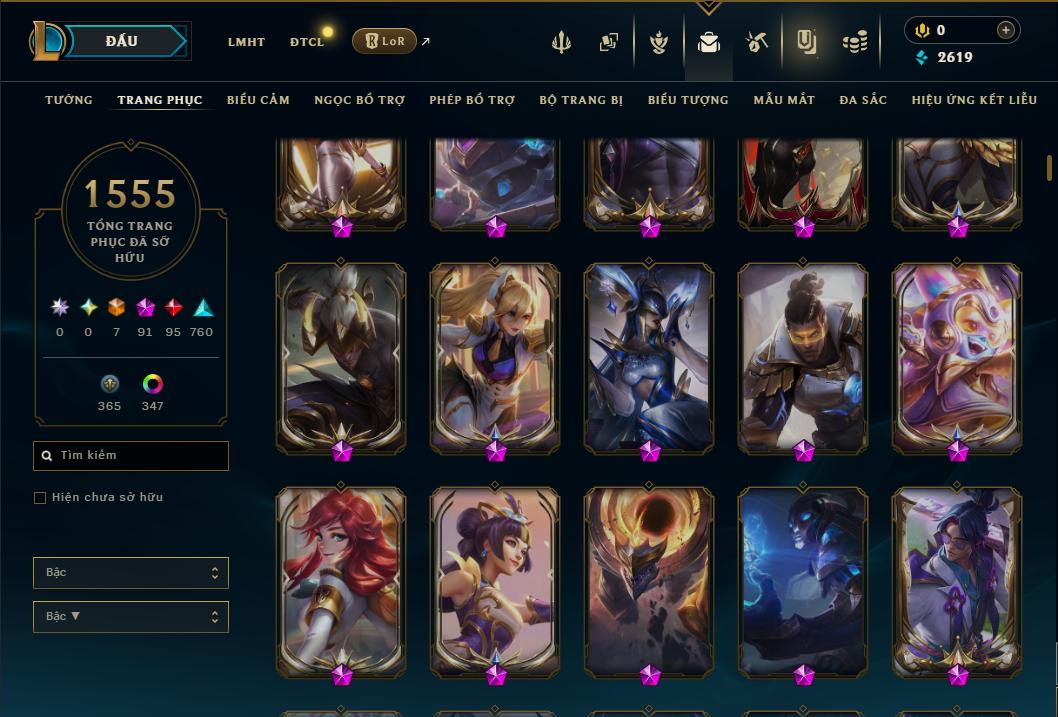The image size is (1058, 717).
Task: Open the coin stack store icon
Action: (x=854, y=42)
